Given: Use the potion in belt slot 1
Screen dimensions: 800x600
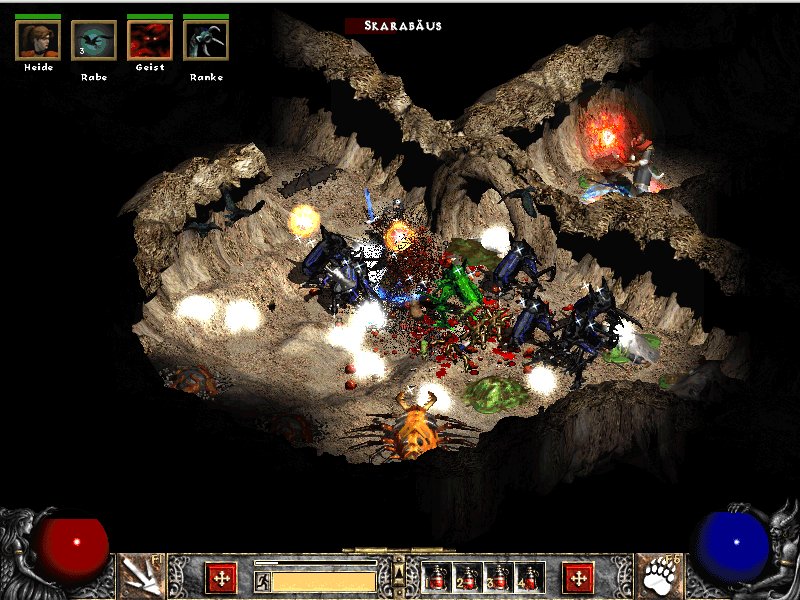Looking at the screenshot, I should pyautogui.click(x=436, y=577).
